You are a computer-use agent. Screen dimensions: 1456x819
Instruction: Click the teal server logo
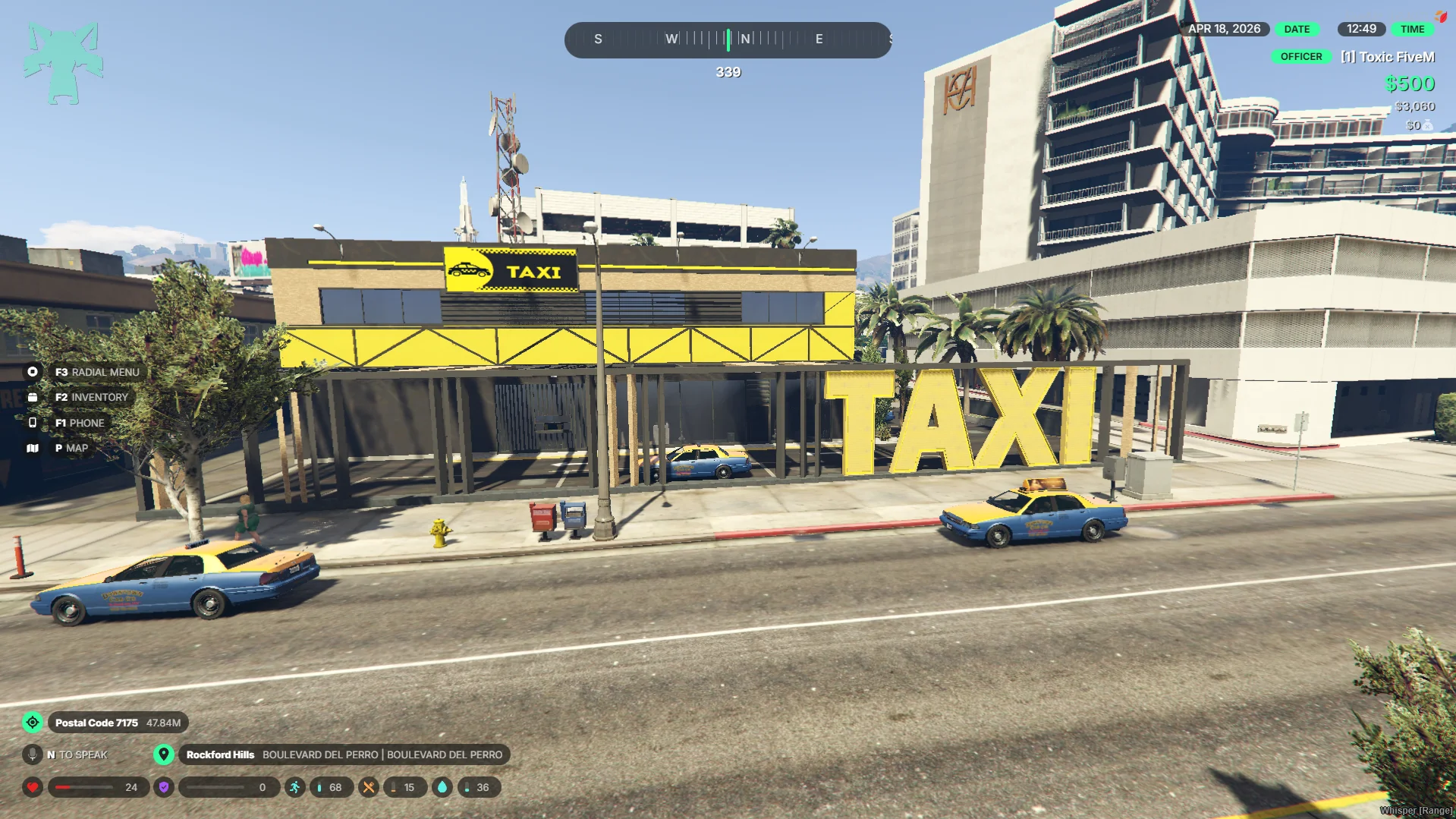point(63,62)
